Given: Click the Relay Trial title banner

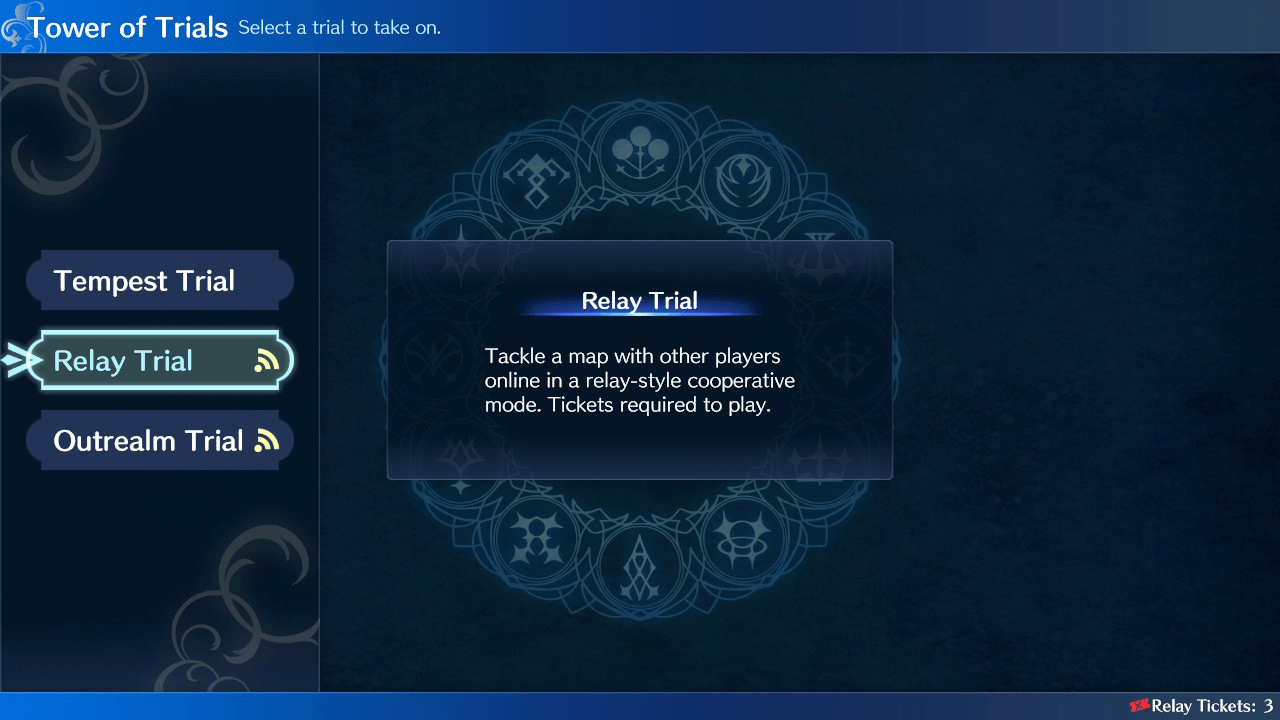Looking at the screenshot, I should click(640, 301).
